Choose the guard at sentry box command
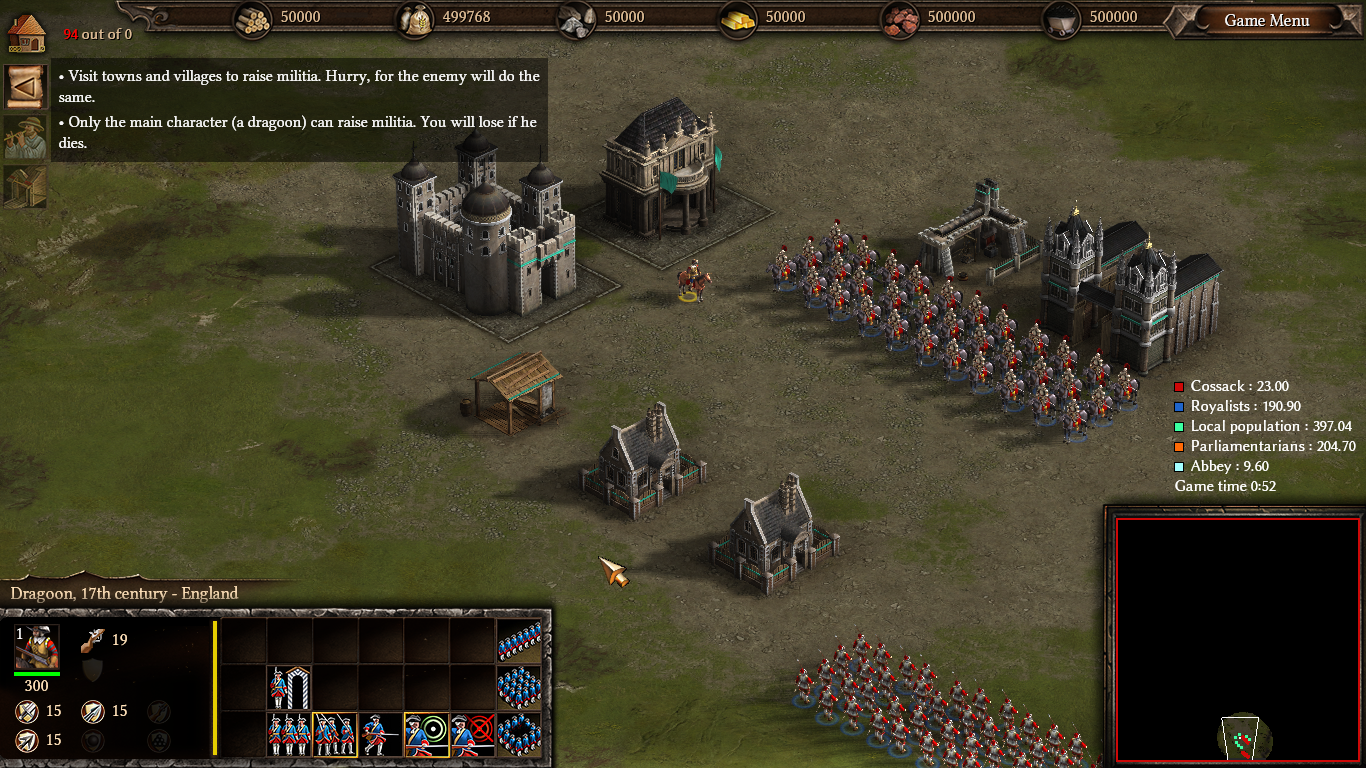The image size is (1366, 768). pyautogui.click(x=289, y=688)
